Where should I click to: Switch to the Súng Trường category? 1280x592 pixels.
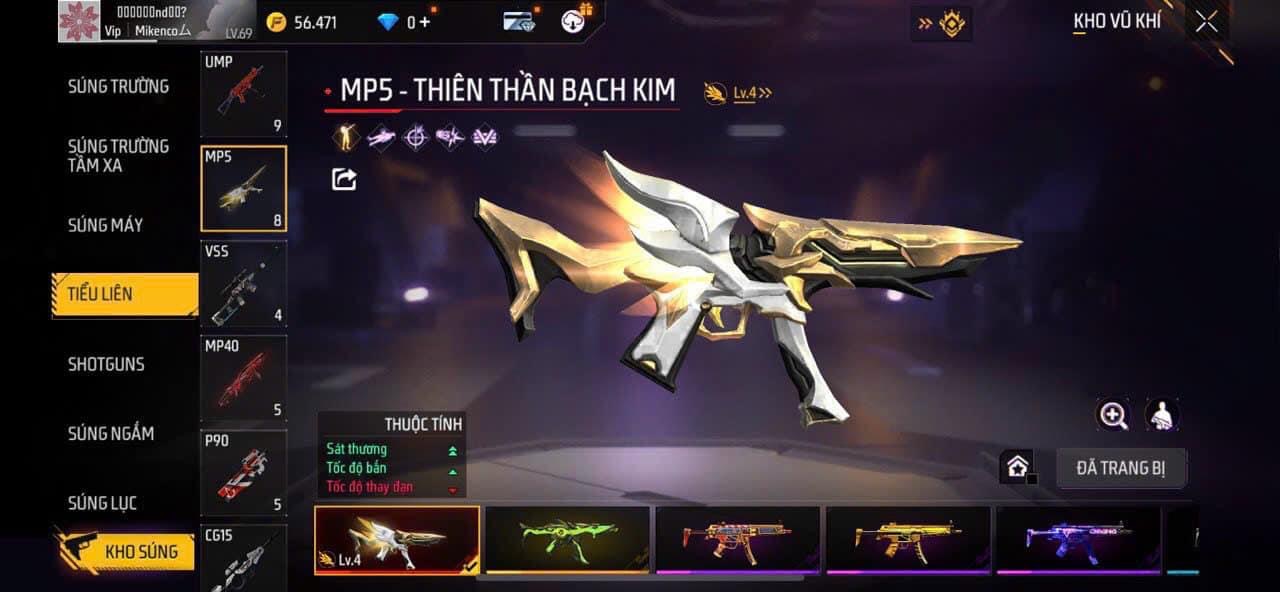click(x=118, y=86)
